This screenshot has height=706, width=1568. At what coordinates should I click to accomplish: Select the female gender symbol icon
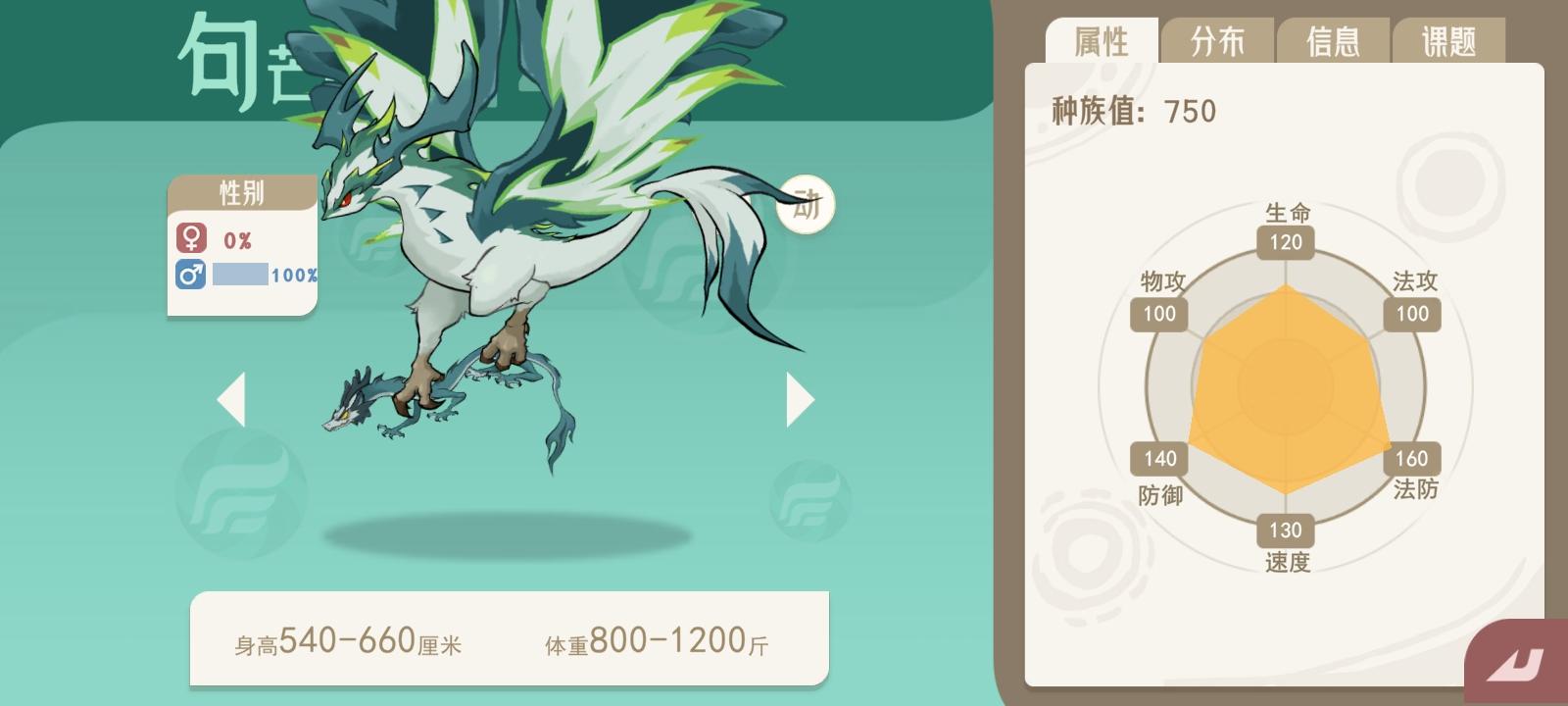click(191, 236)
